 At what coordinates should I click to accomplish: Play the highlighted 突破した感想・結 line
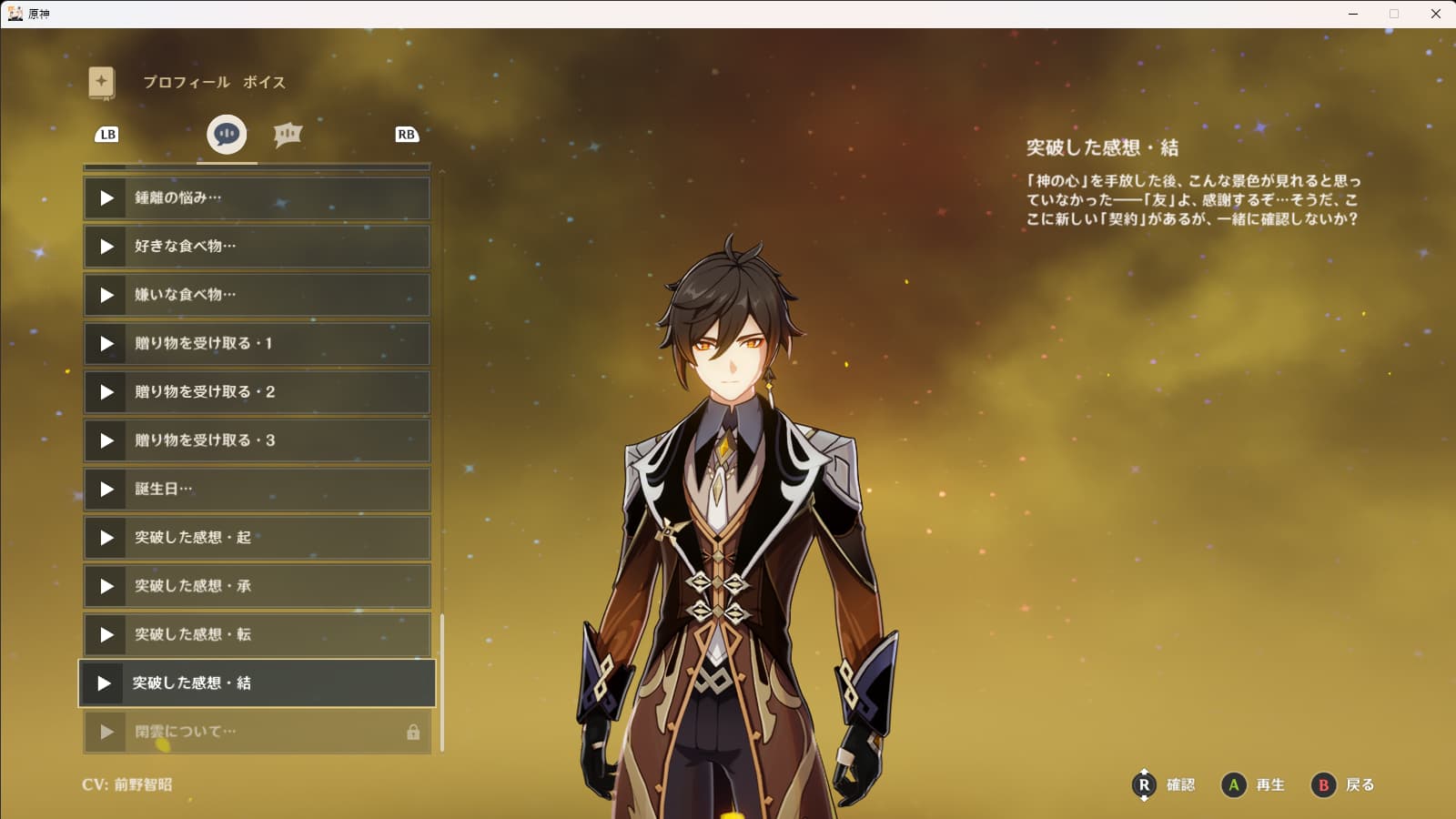coord(105,683)
